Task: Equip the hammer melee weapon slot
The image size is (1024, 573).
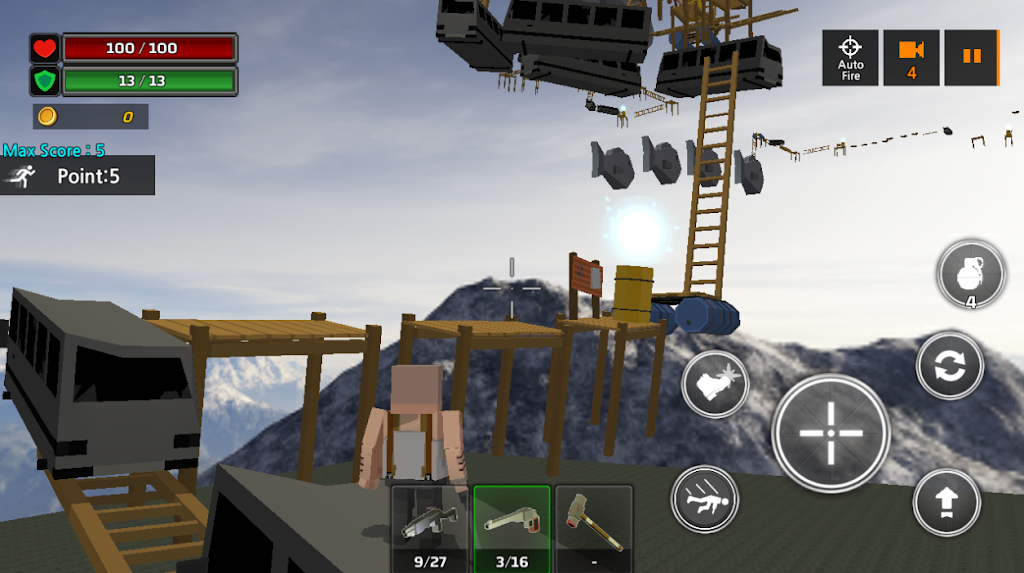Action: click(x=594, y=527)
